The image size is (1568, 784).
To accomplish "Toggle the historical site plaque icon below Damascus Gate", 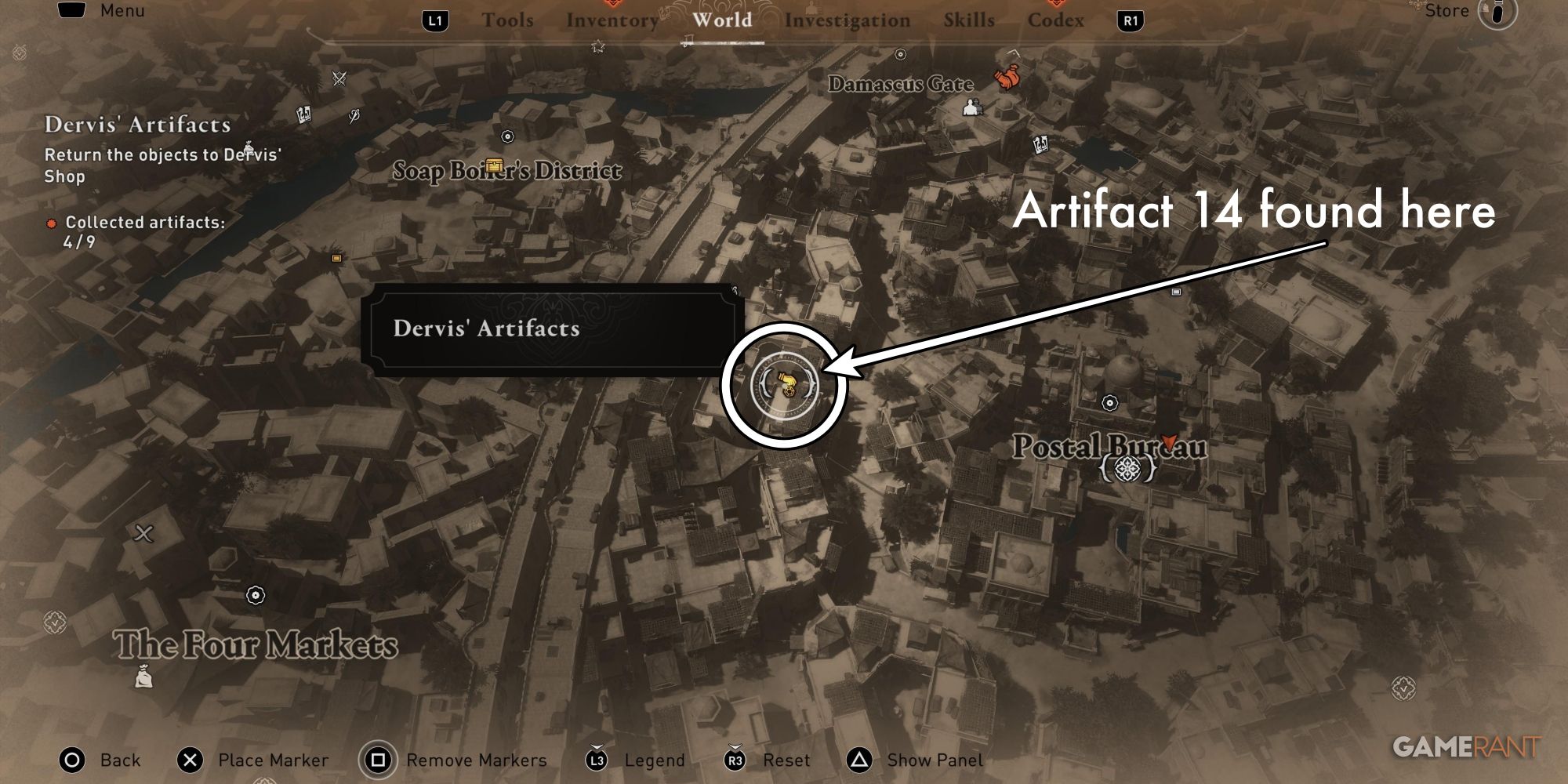I will [1040, 145].
